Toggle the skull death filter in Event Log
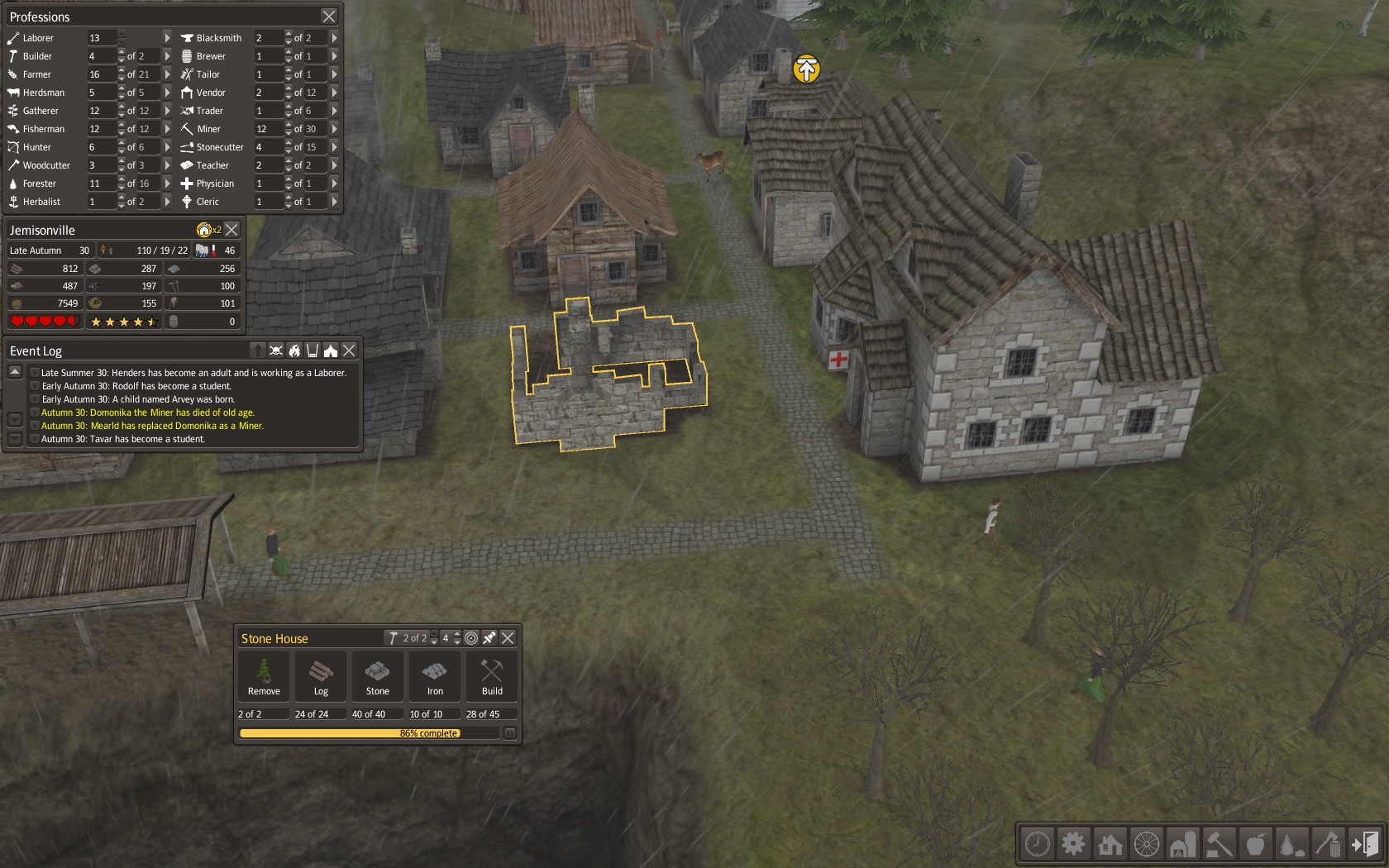This screenshot has height=868, width=1389. point(276,351)
